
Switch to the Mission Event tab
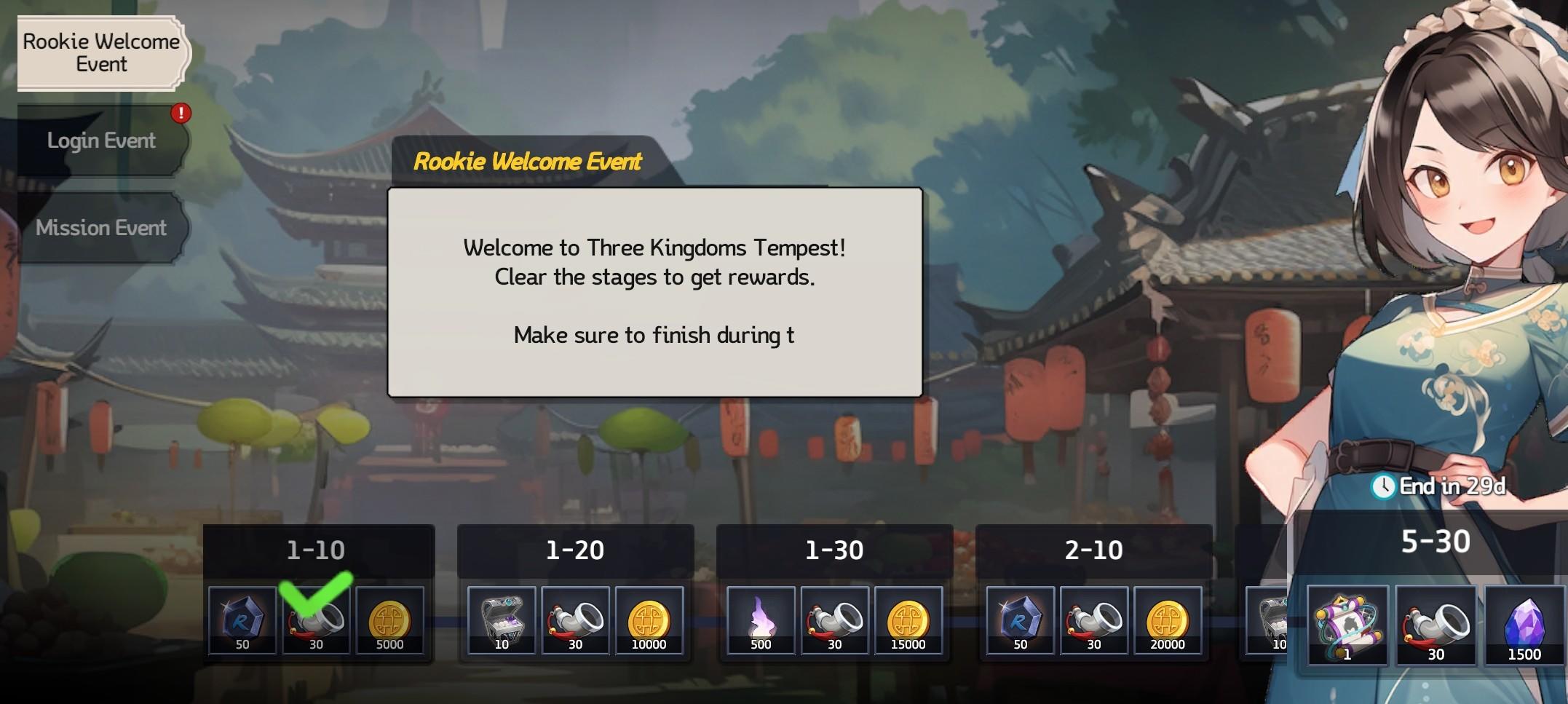tap(101, 228)
